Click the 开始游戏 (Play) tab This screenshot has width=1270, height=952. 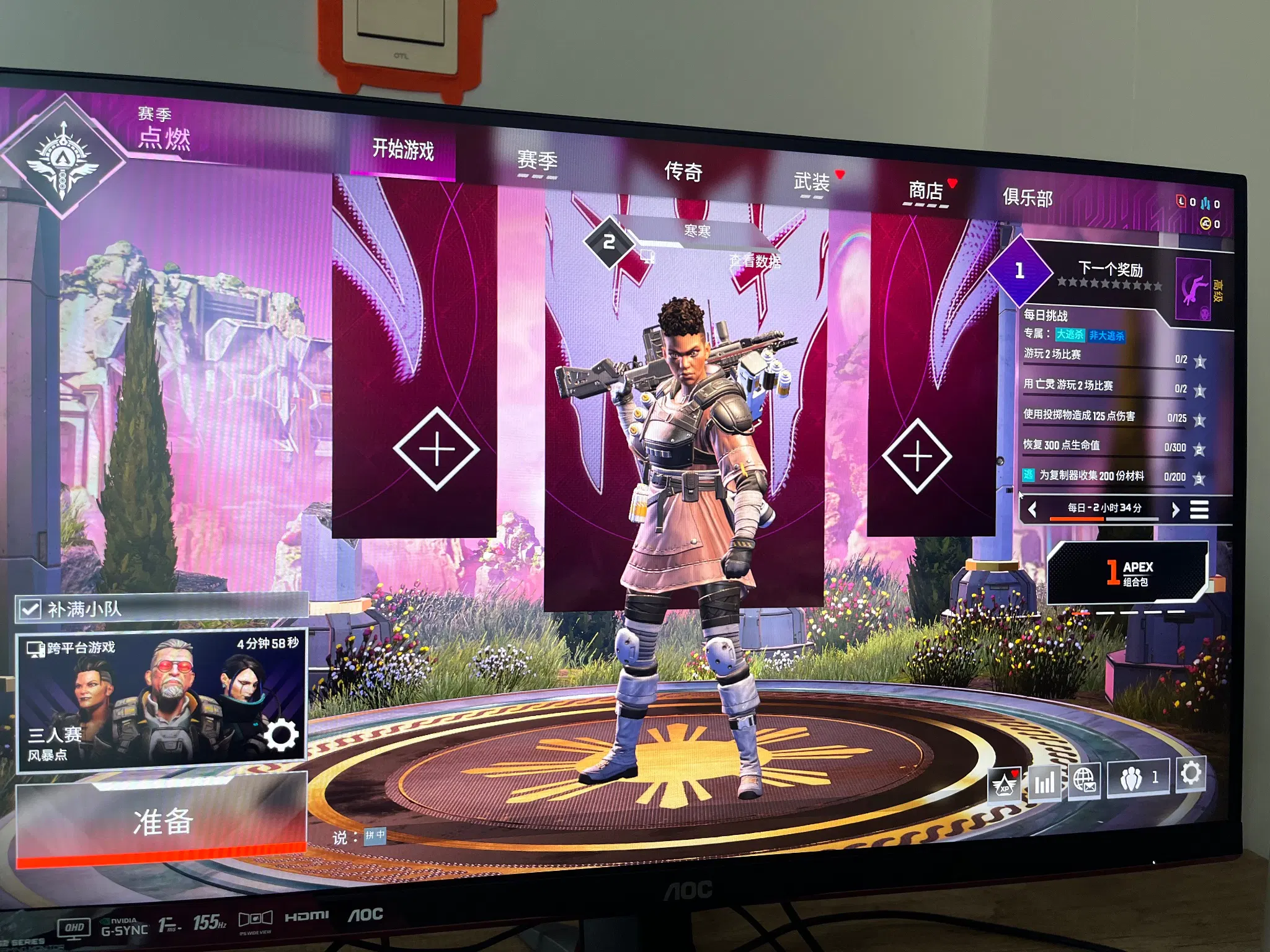point(403,150)
